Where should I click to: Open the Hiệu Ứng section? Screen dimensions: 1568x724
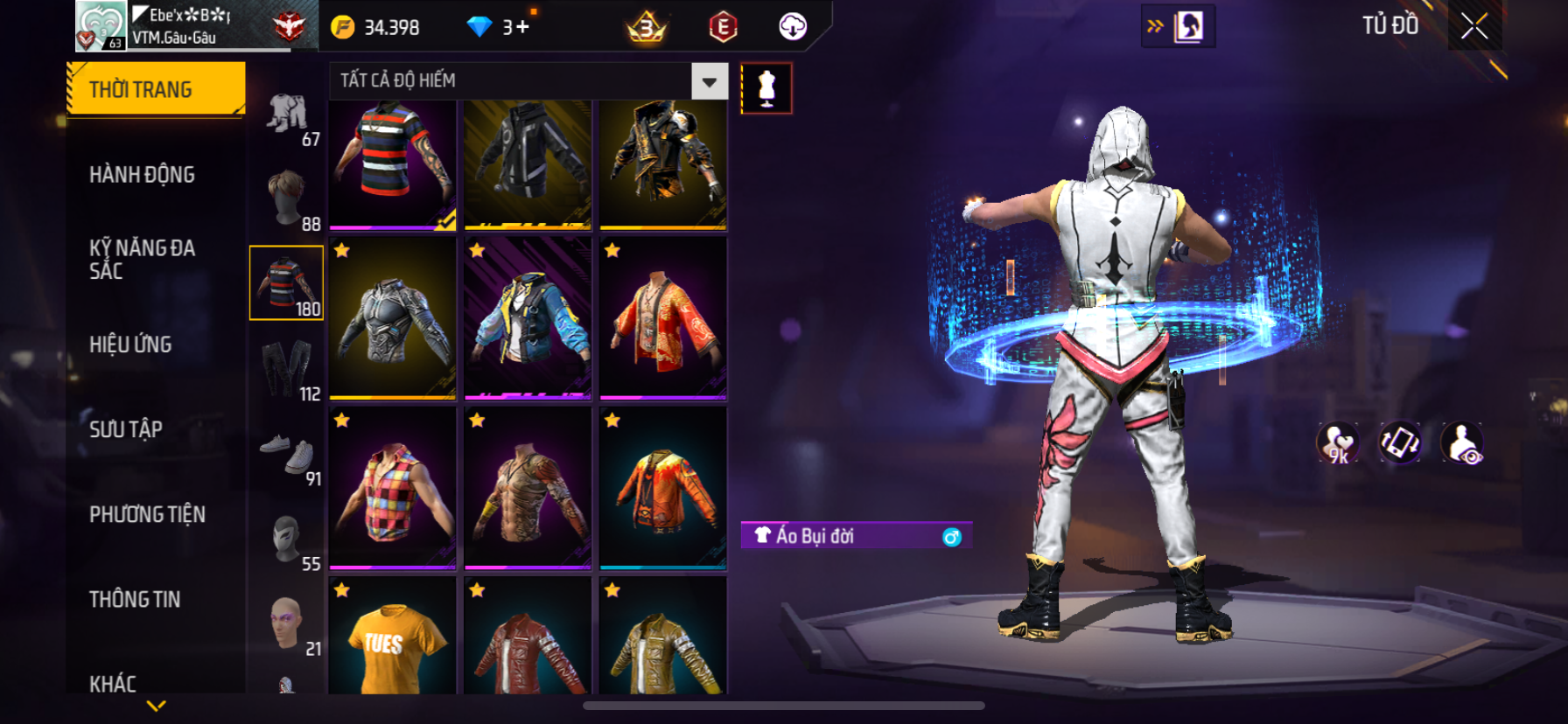tap(130, 345)
